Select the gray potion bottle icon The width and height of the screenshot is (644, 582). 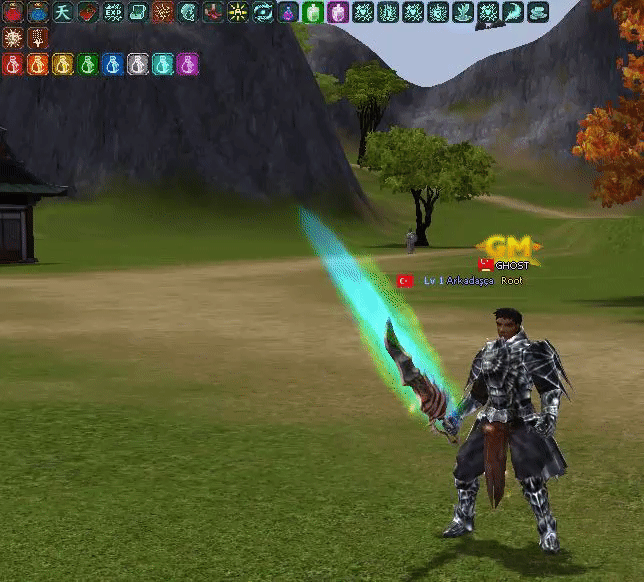[x=138, y=65]
